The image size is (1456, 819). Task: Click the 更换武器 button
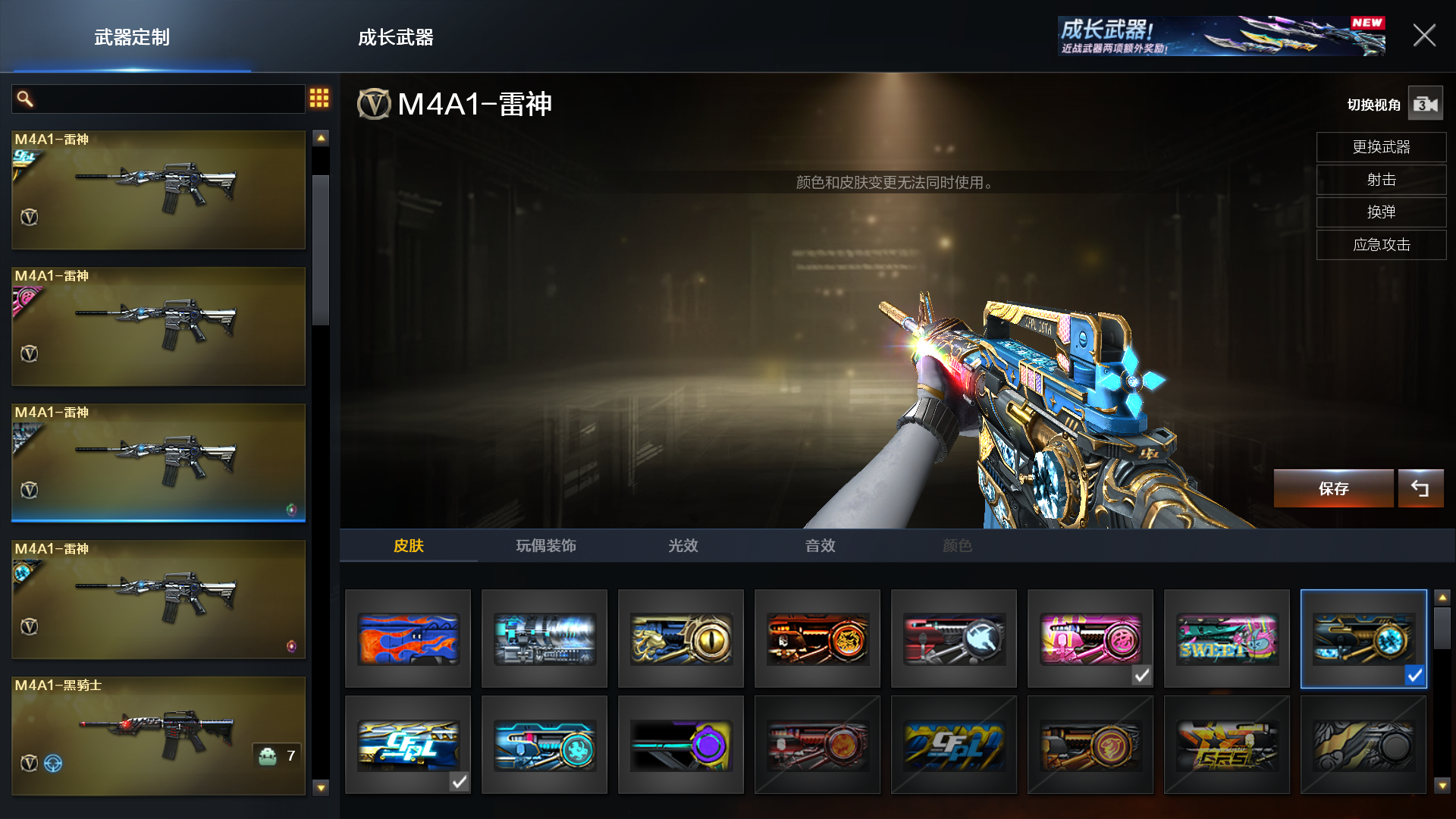[1381, 147]
